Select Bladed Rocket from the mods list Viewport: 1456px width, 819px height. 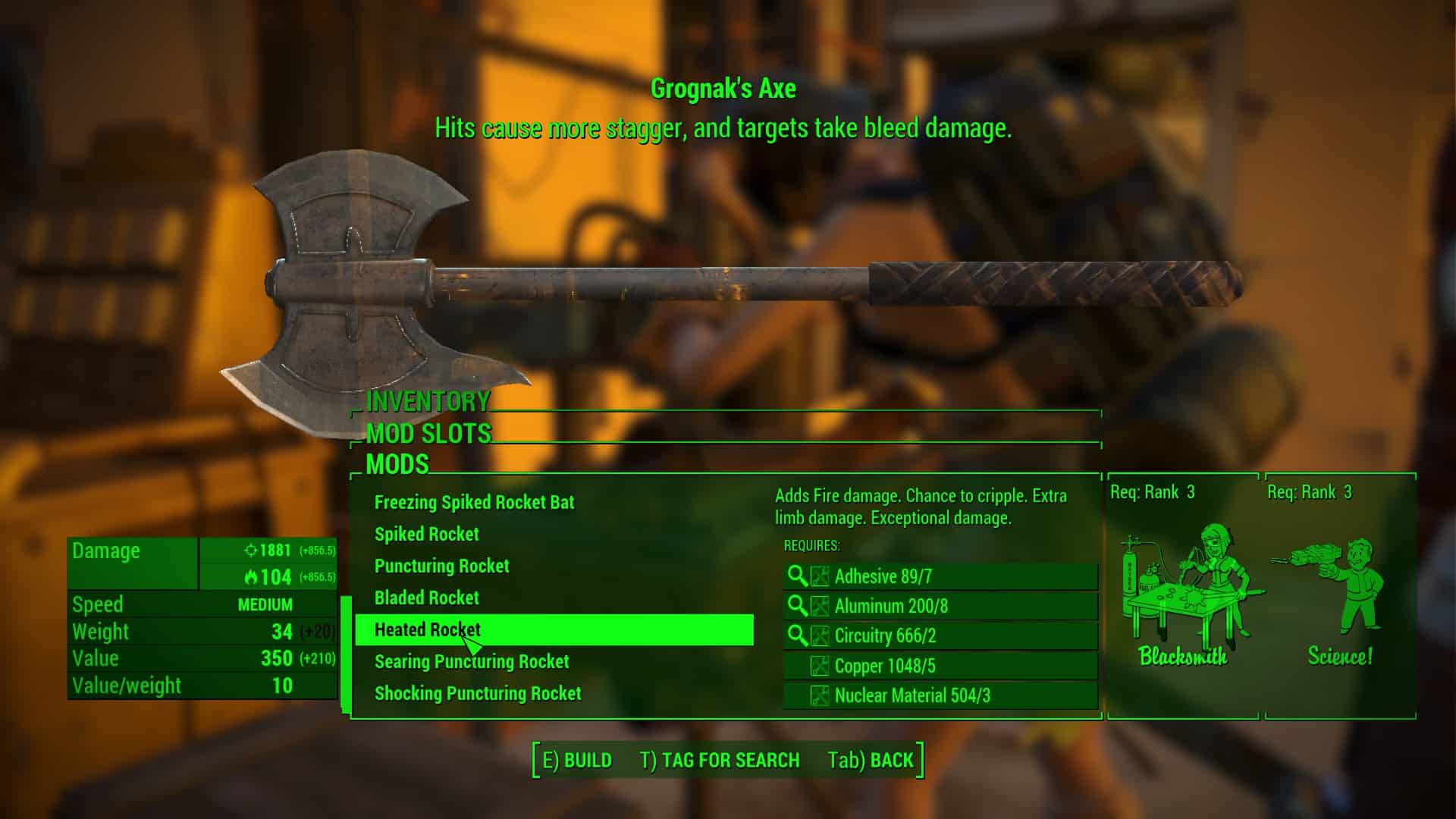[x=426, y=598]
